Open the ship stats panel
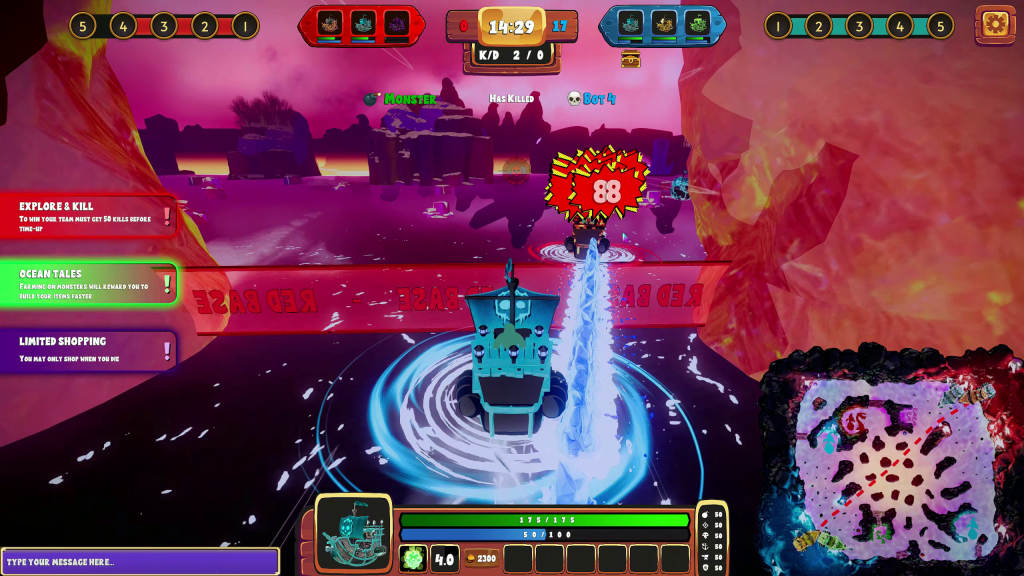1024x576 pixels. coord(712,540)
